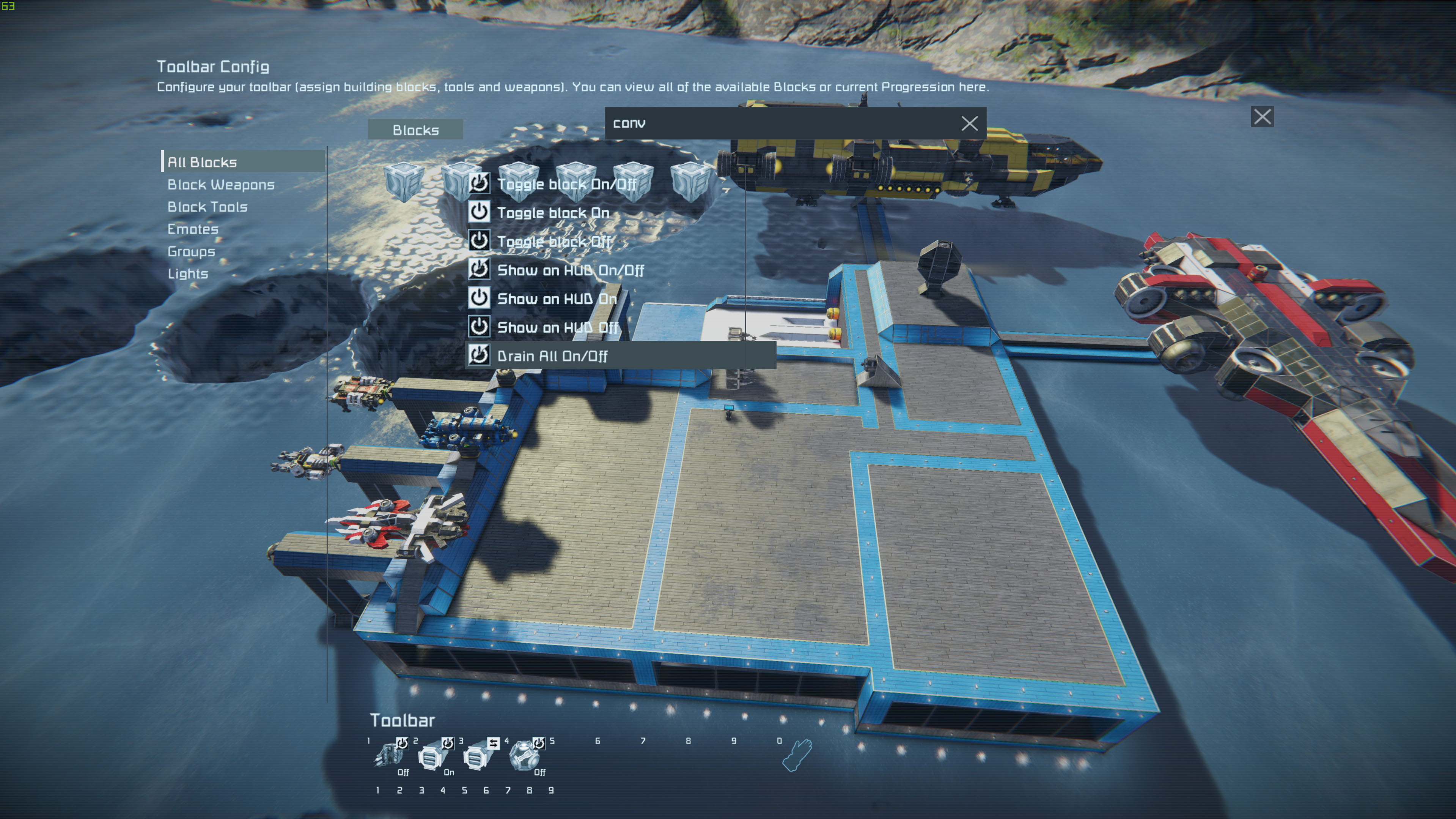Clear the search text with the X
The height and width of the screenshot is (819, 1456).
(x=969, y=124)
